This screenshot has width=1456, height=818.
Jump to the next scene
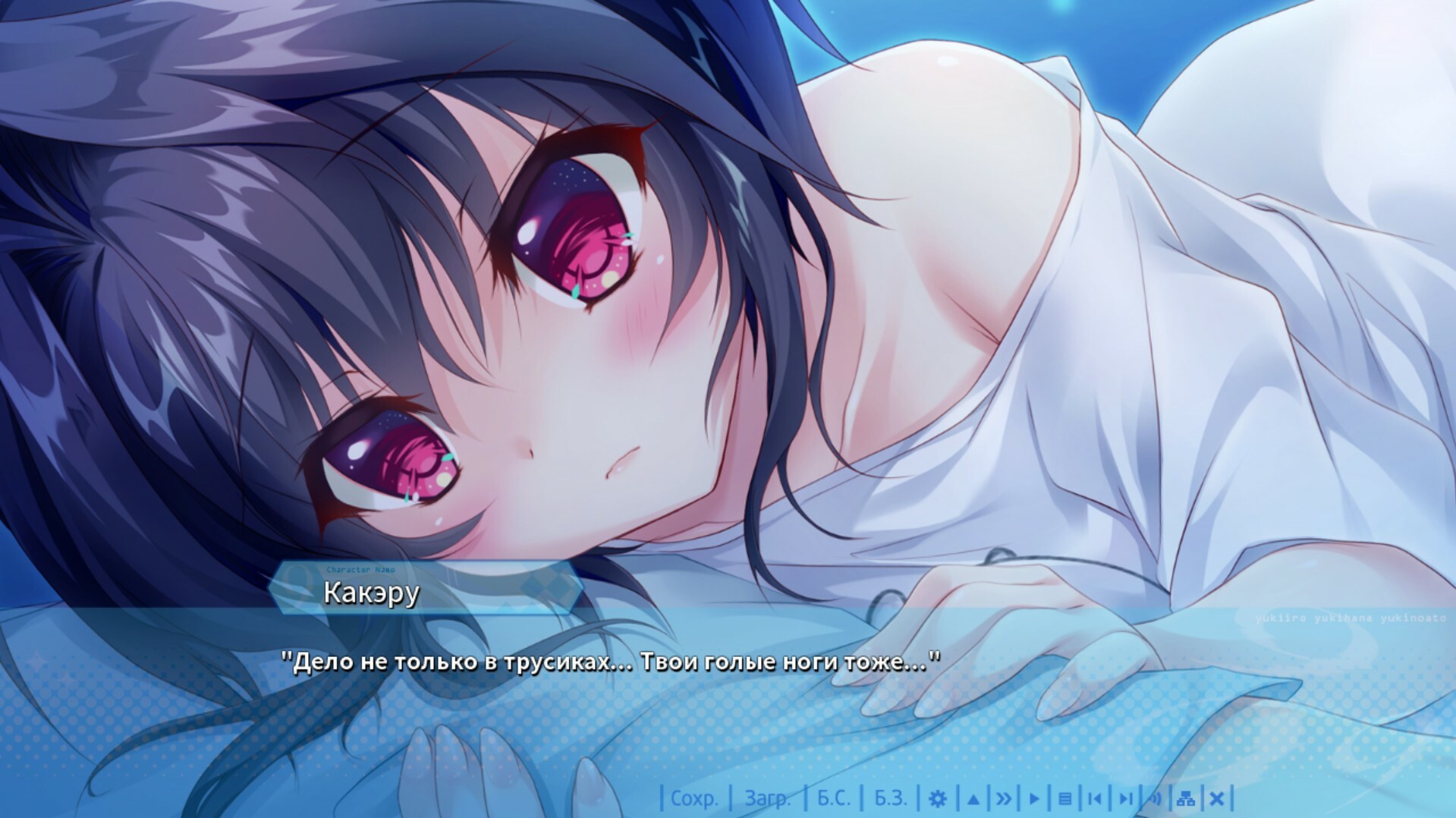1125,798
